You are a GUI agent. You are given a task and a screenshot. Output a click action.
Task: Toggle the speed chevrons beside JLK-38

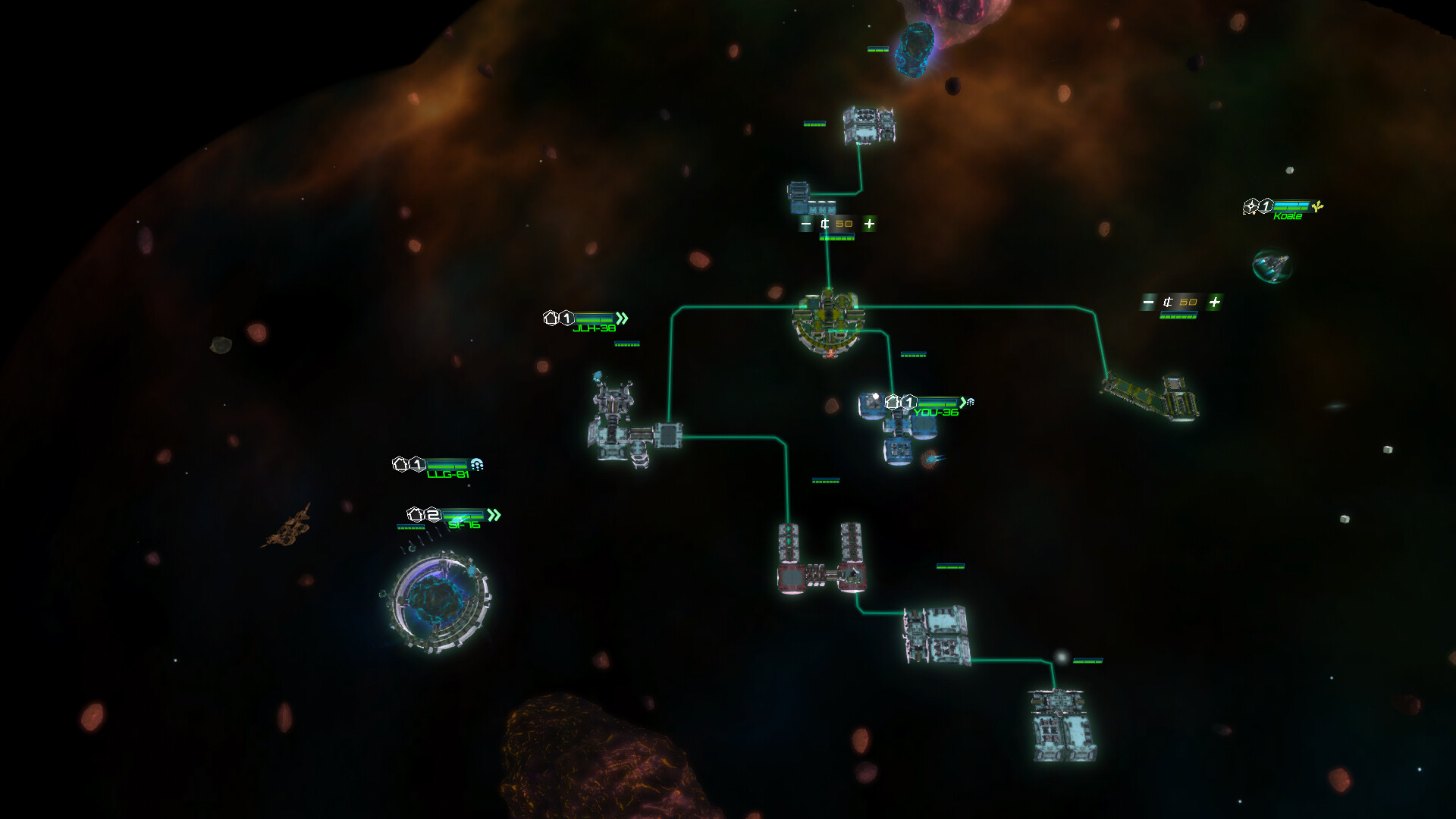623,318
